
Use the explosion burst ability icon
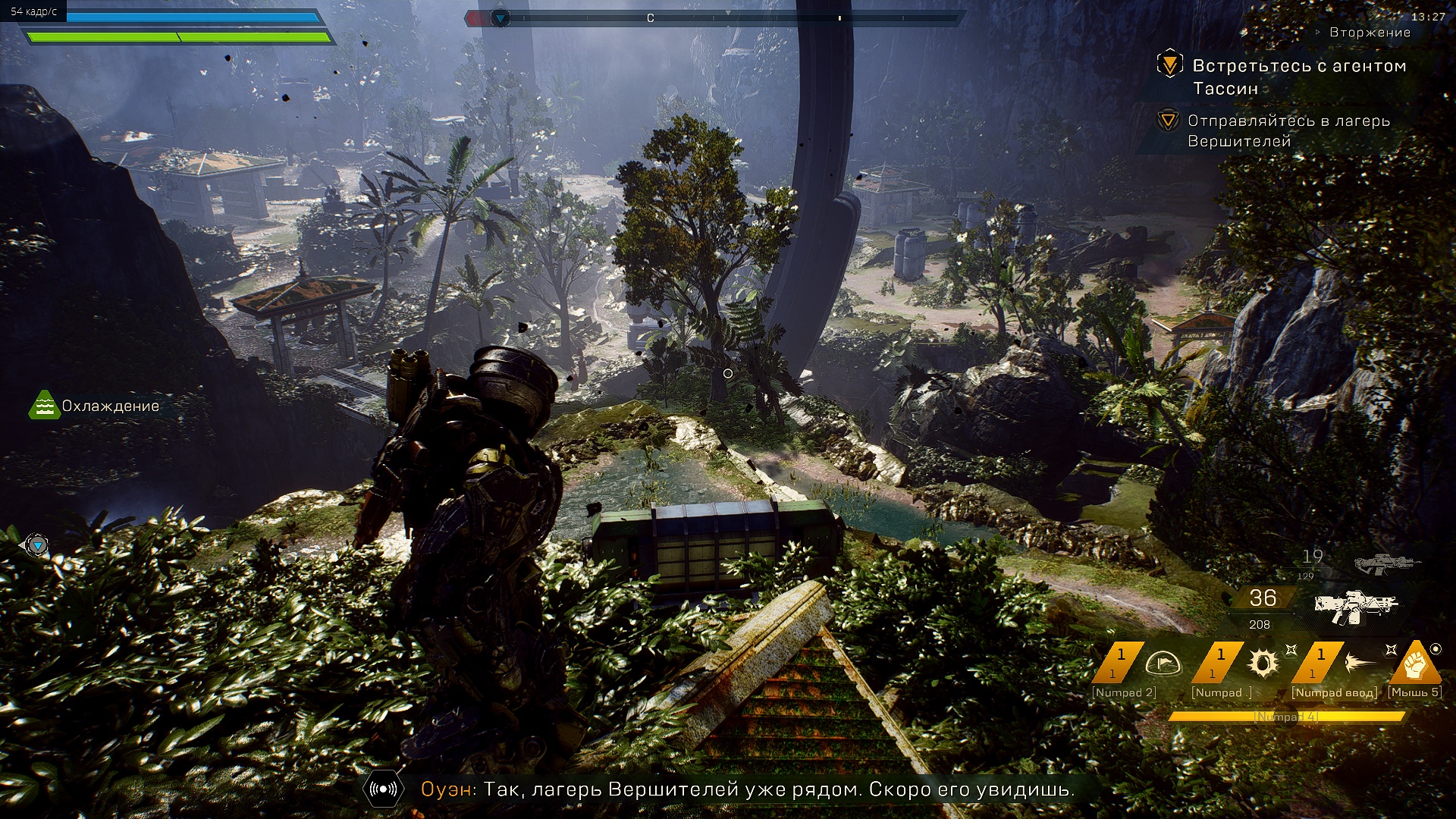[1263, 664]
